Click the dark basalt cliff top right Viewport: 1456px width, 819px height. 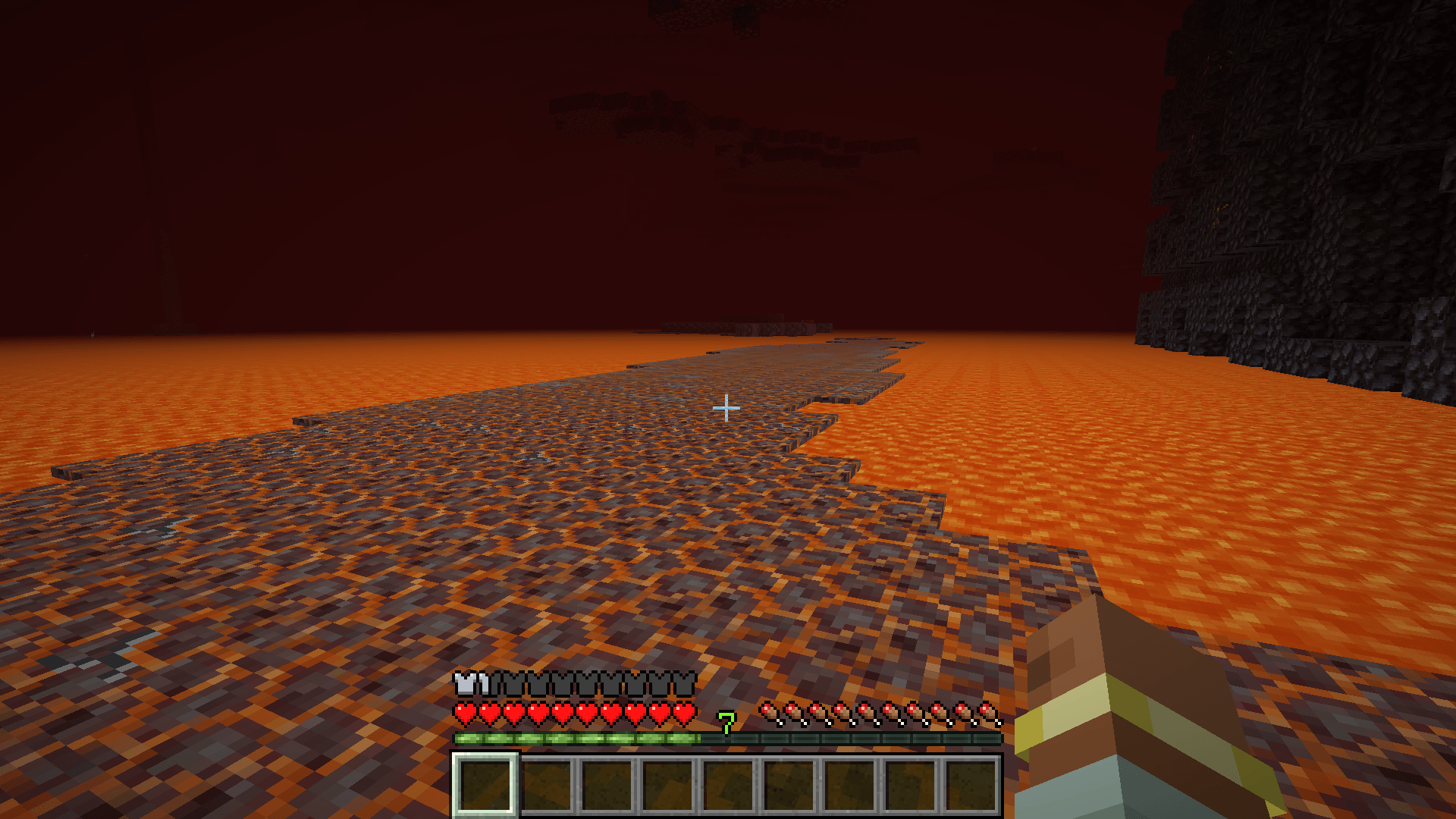1327,152
